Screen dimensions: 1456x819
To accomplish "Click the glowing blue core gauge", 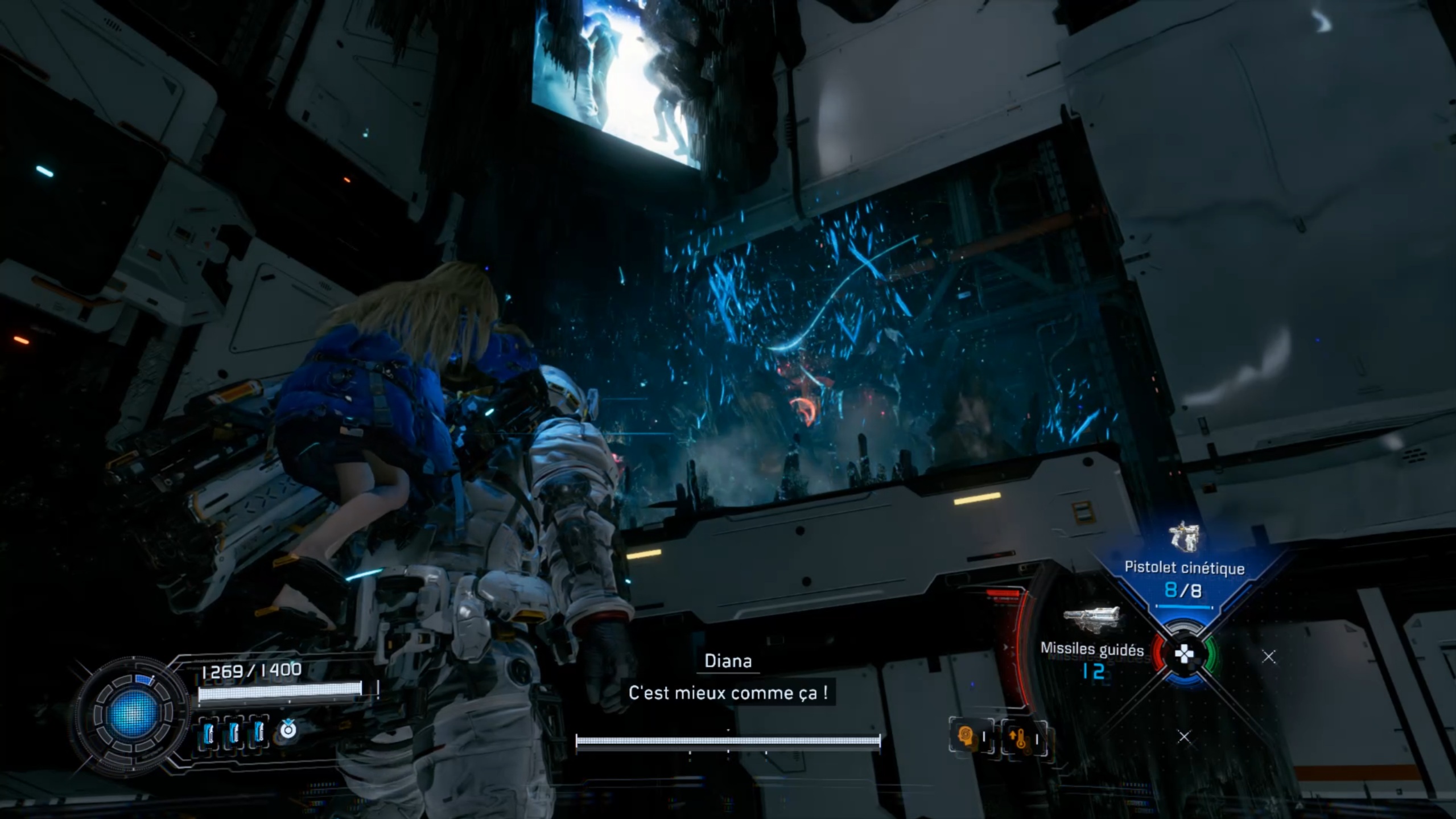I will click(133, 714).
